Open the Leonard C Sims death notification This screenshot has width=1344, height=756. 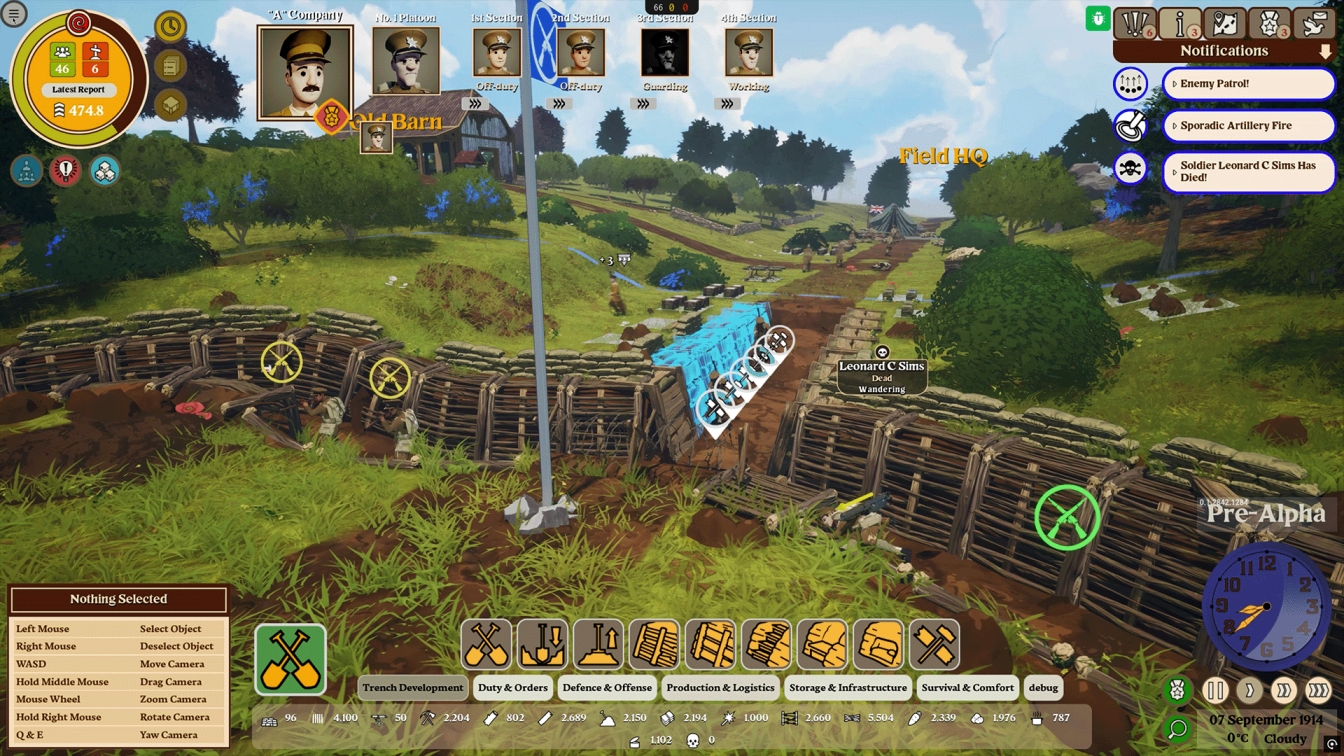pos(1248,171)
